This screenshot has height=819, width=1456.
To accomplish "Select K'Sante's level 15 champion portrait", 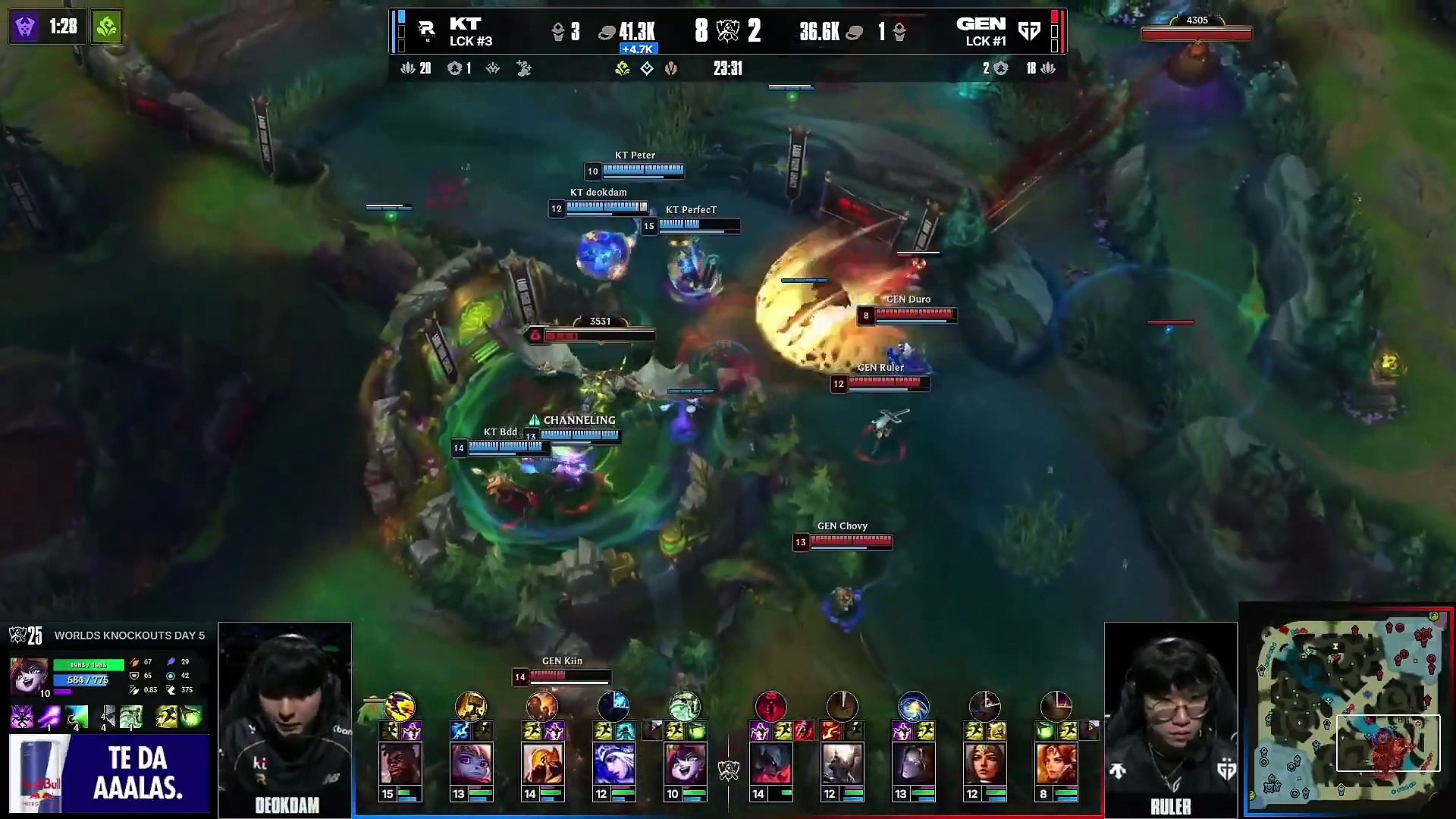I will coord(400,764).
